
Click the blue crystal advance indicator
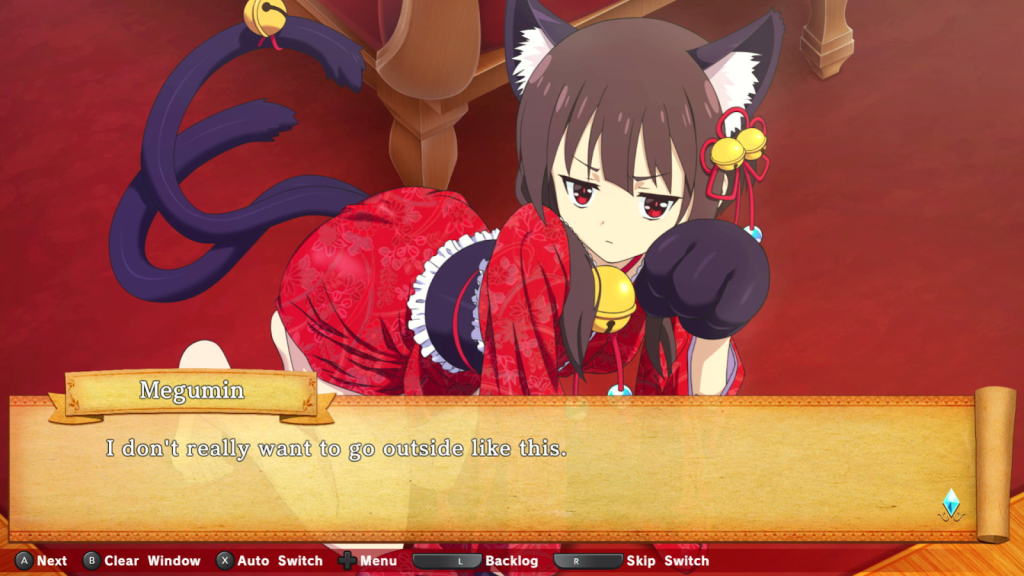coord(951,503)
